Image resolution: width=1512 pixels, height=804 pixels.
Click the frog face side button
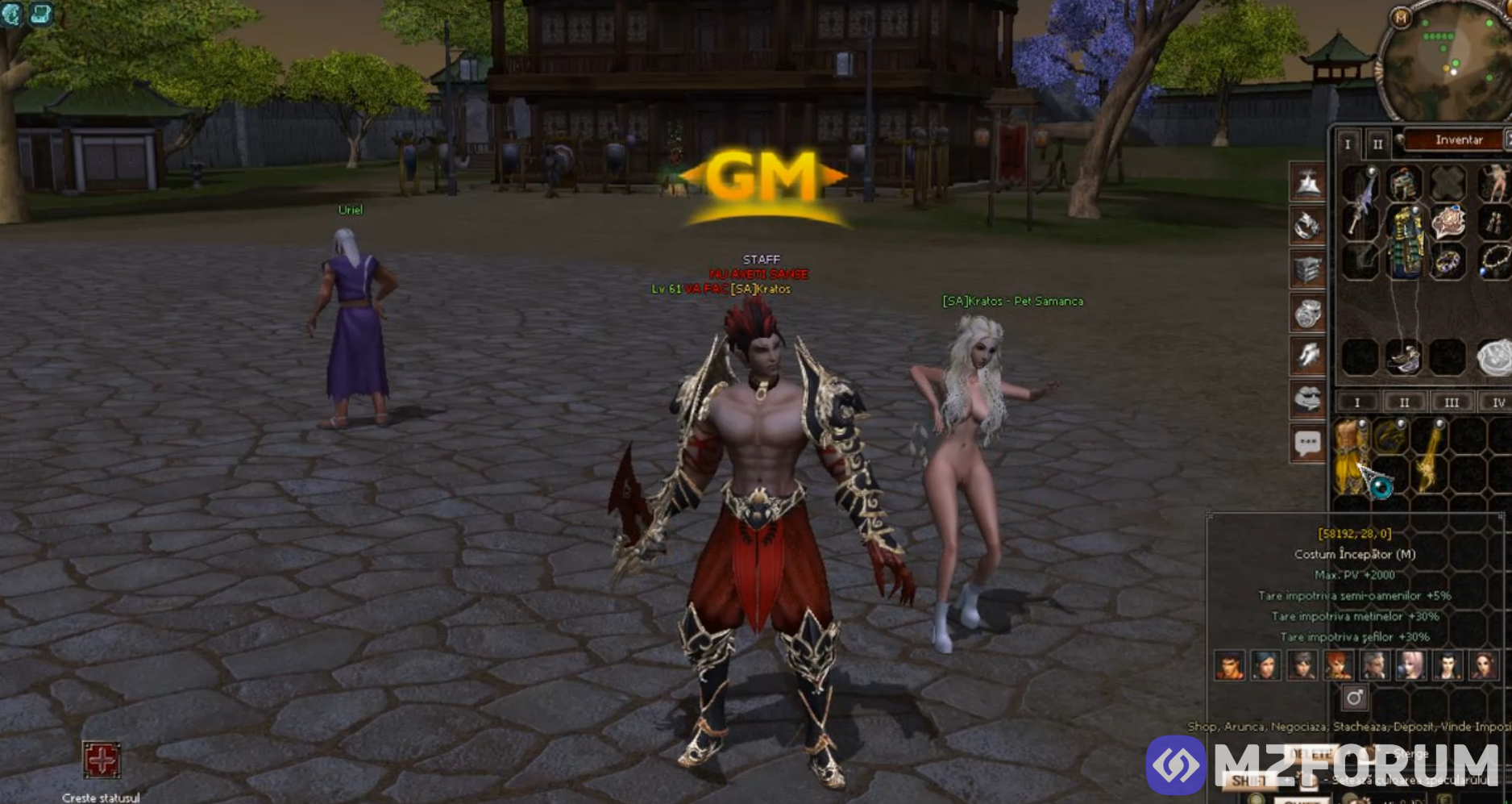tap(1307, 398)
